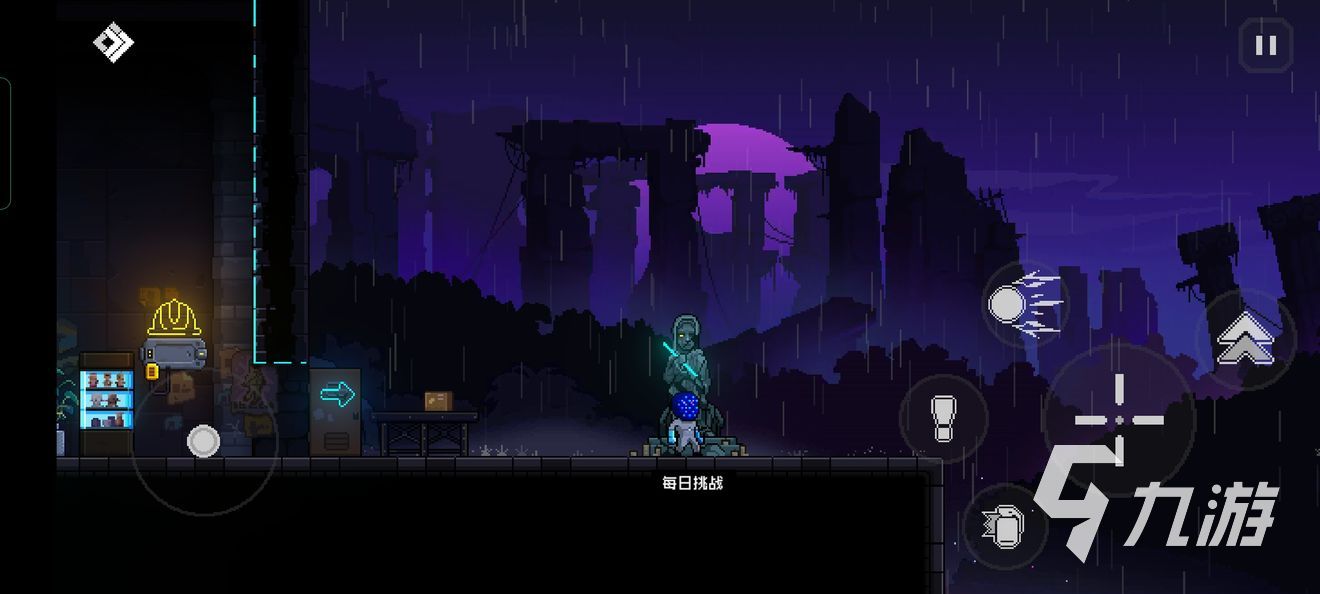Tap the diamond logo icon
Image resolution: width=1320 pixels, height=594 pixels.
coord(113,43)
